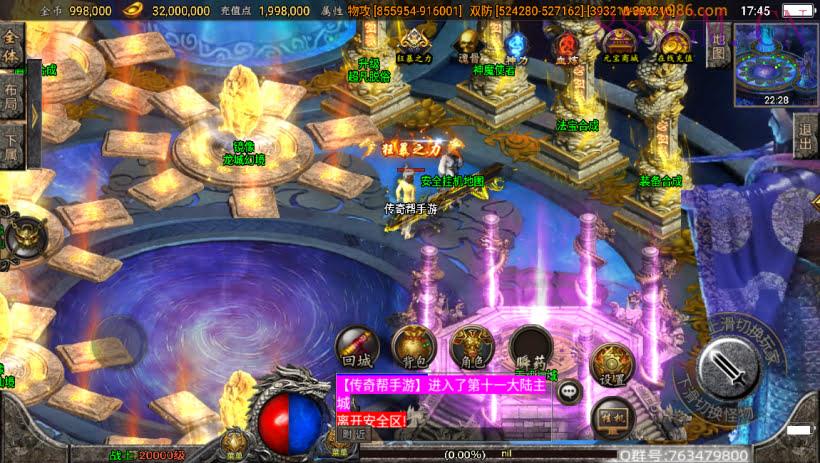Viewport: 820px width, 463px height.
Task: Select the 全体 tab on left panel
Action: 11,47
